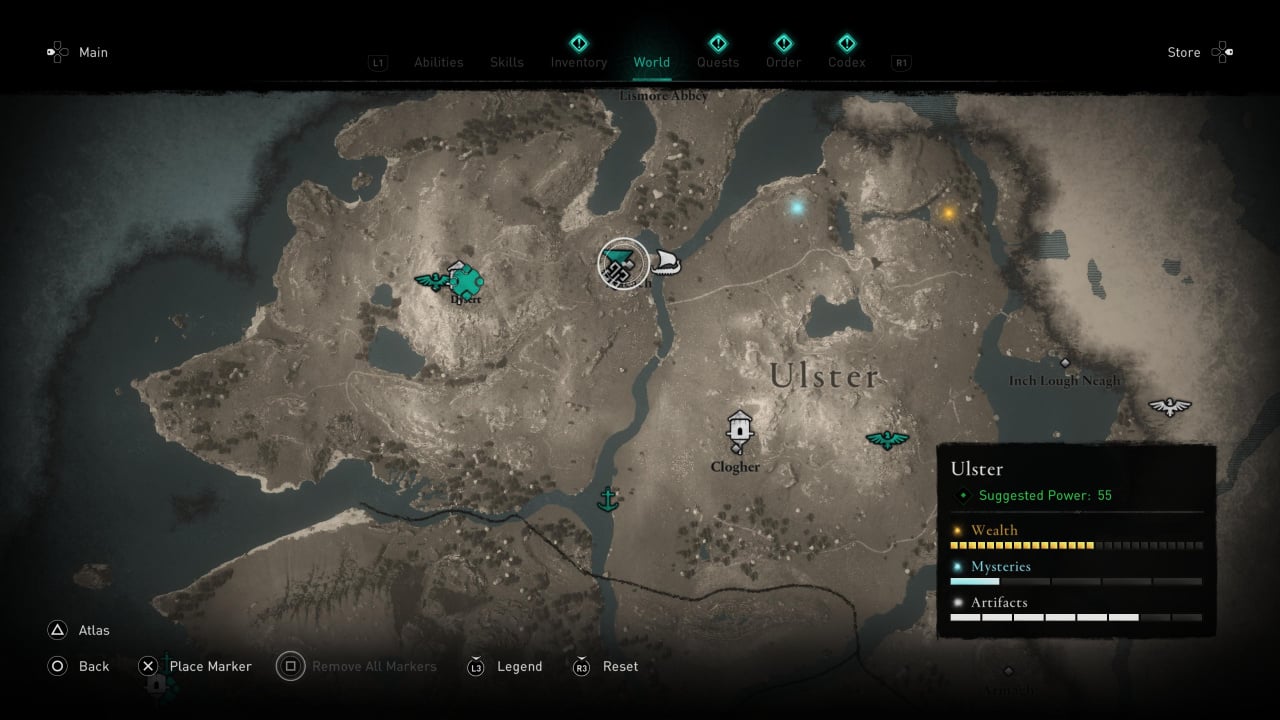Select the teal anchor dock marker
The width and height of the screenshot is (1280, 720).
click(x=606, y=498)
